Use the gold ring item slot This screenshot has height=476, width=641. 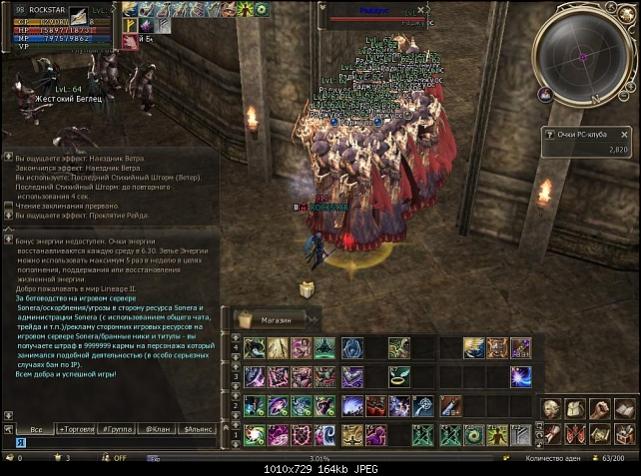(x=399, y=377)
